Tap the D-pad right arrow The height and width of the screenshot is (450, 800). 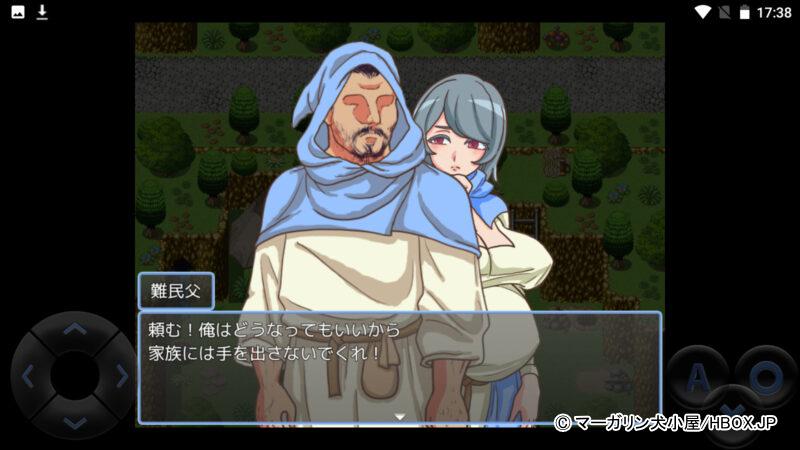[121, 377]
